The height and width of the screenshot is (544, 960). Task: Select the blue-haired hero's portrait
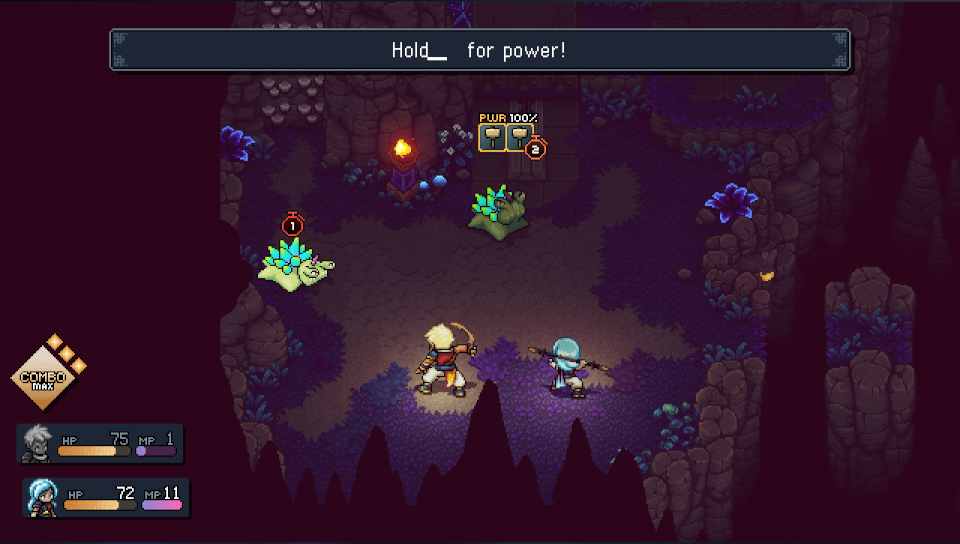coord(43,498)
